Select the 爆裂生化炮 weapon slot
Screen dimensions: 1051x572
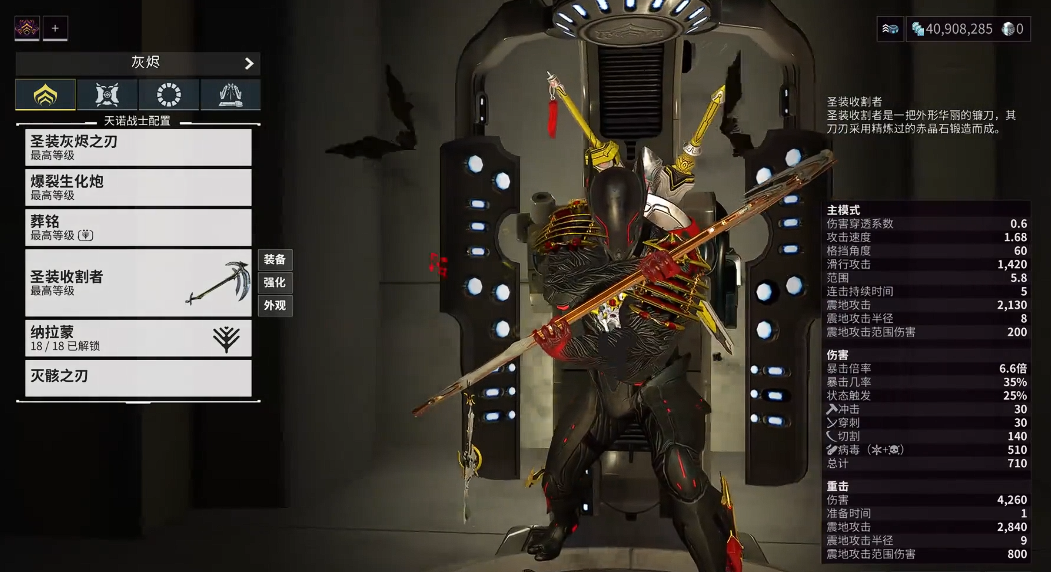click(x=138, y=187)
